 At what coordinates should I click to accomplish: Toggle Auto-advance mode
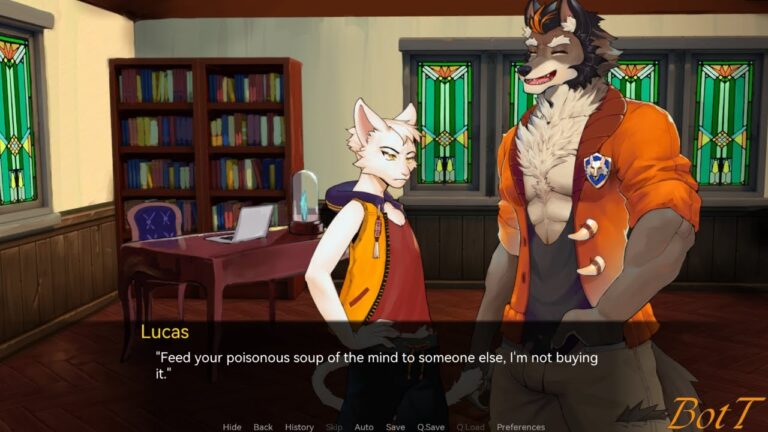pos(364,427)
